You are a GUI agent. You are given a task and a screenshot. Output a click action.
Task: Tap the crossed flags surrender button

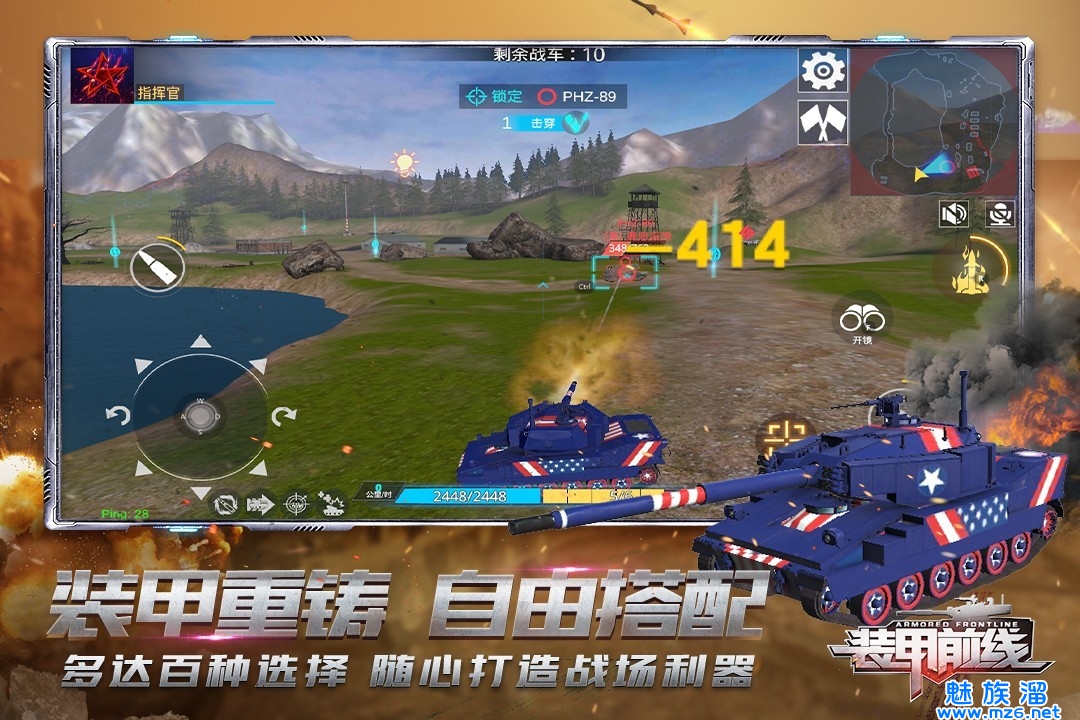(x=823, y=122)
